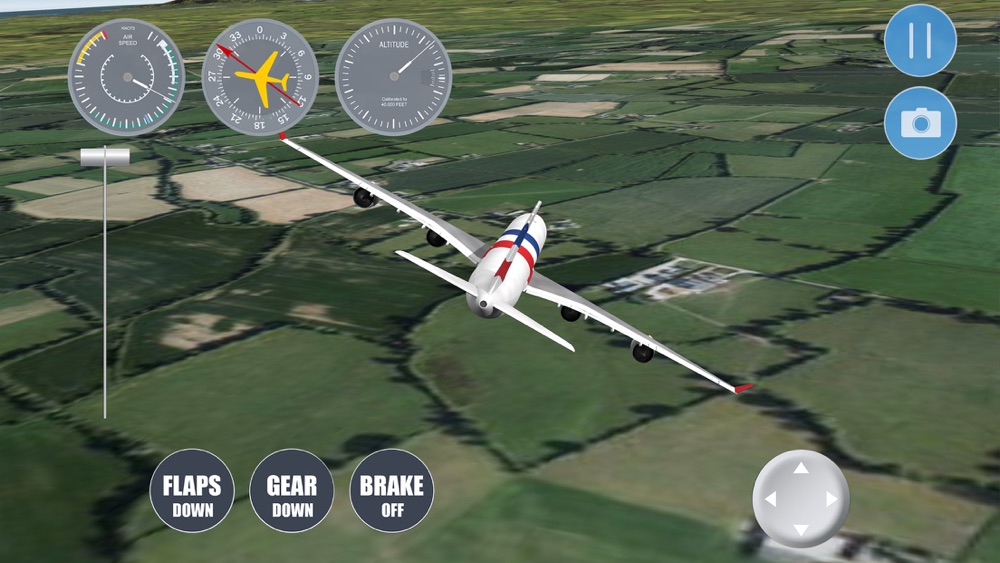The height and width of the screenshot is (563, 1000).
Task: Toggle the Gear Down button
Action: 291,491
